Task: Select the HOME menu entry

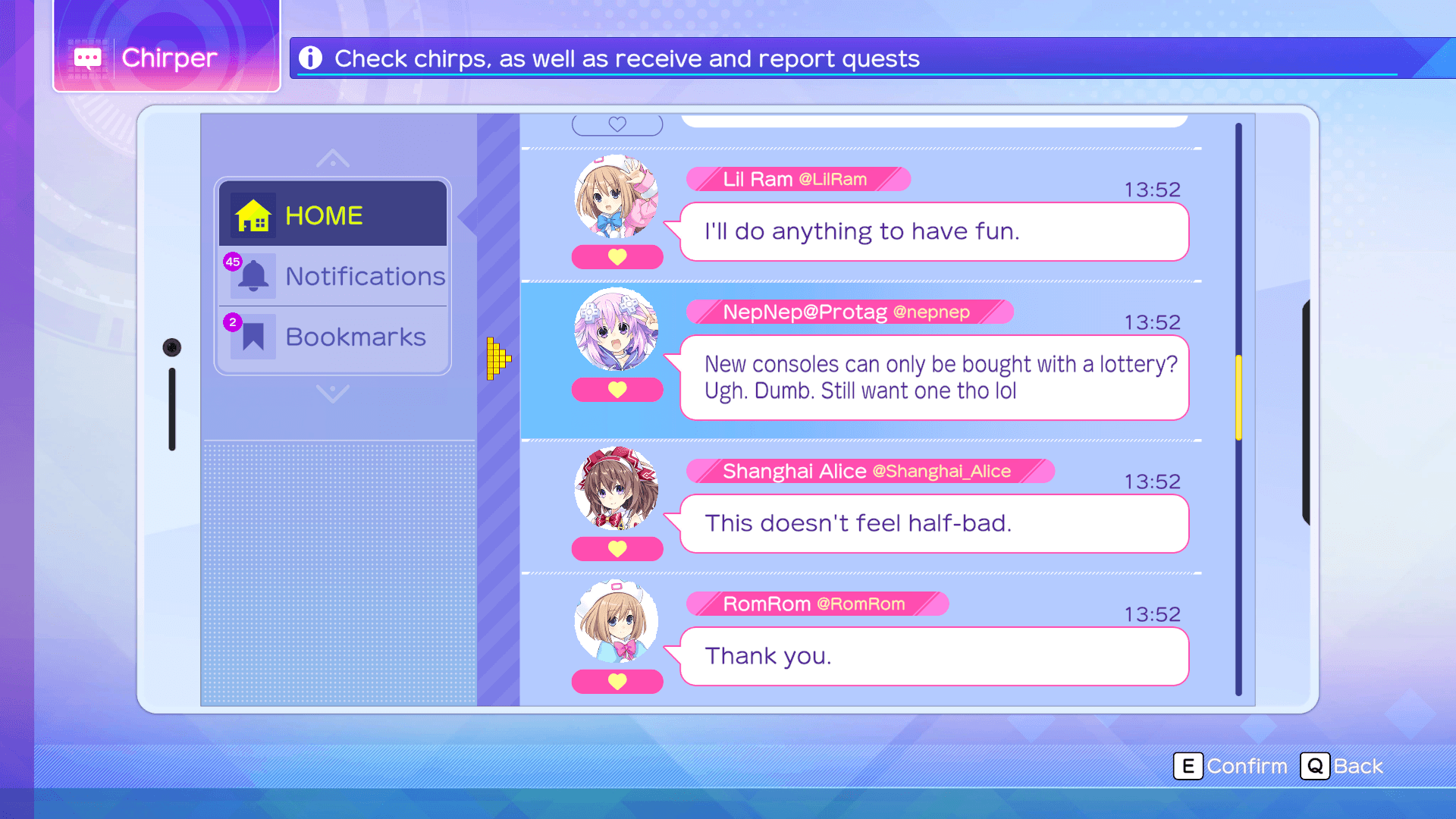Action: [332, 215]
